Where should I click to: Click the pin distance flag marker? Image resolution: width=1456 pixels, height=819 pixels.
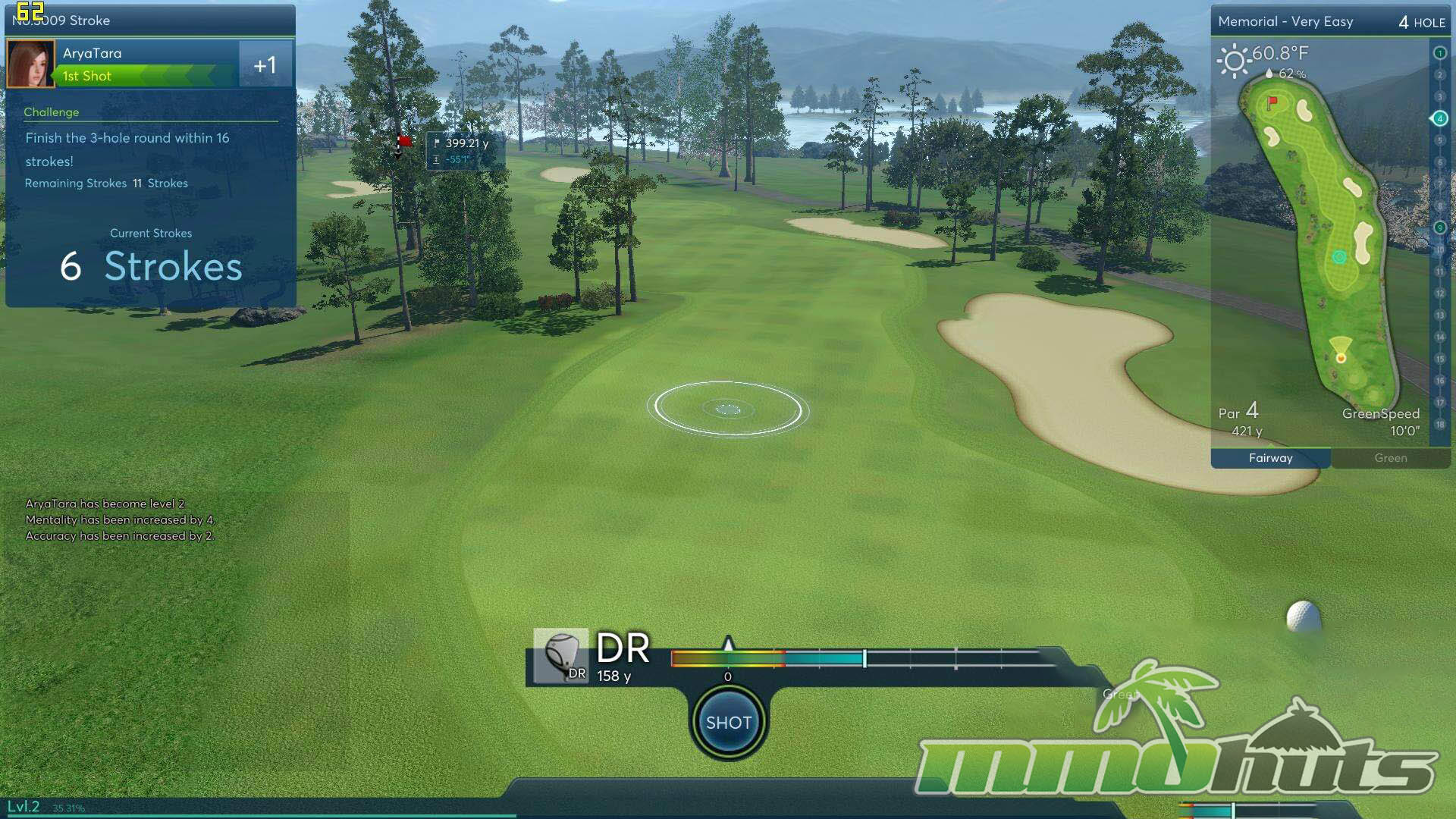[x=404, y=142]
